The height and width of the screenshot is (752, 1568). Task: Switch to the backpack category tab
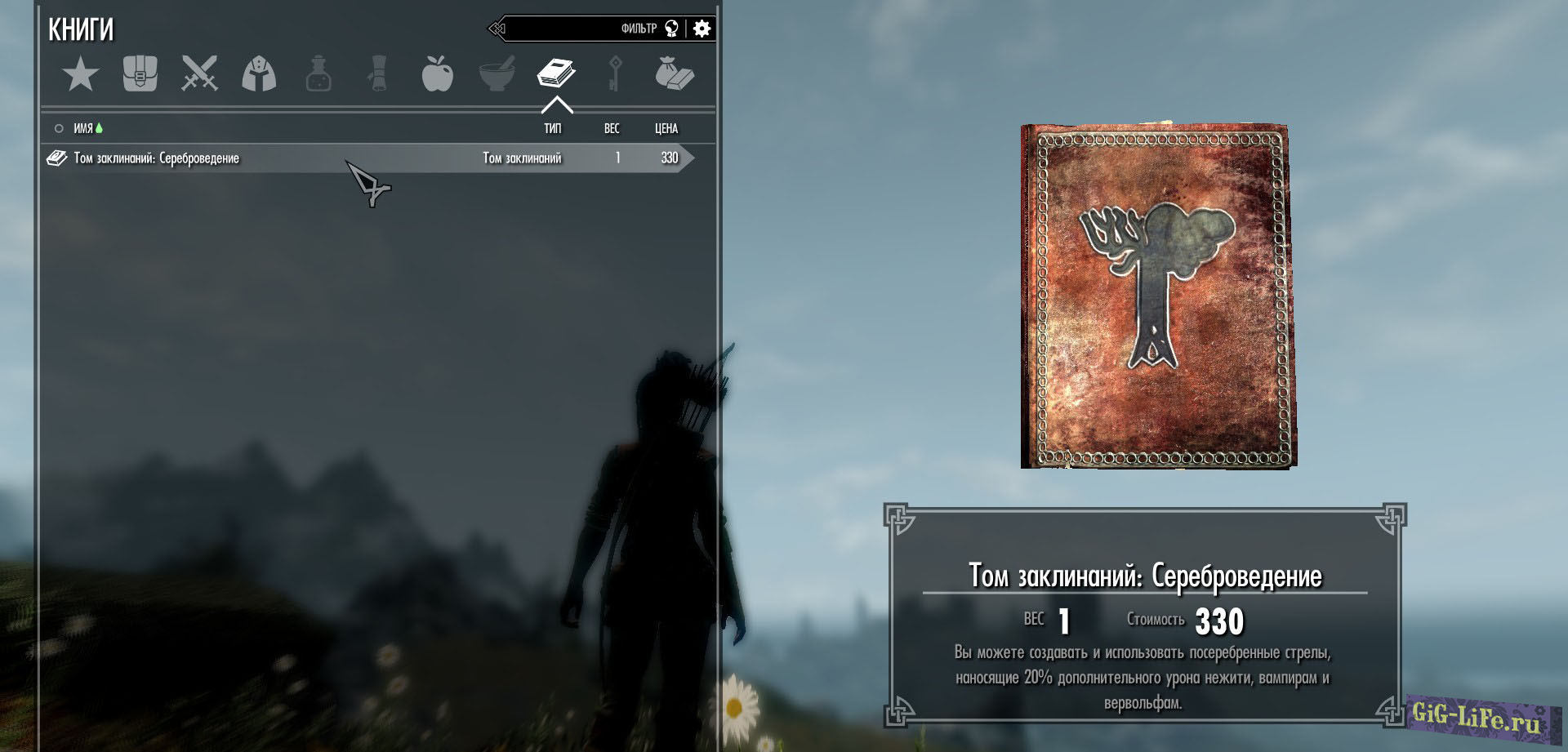140,74
